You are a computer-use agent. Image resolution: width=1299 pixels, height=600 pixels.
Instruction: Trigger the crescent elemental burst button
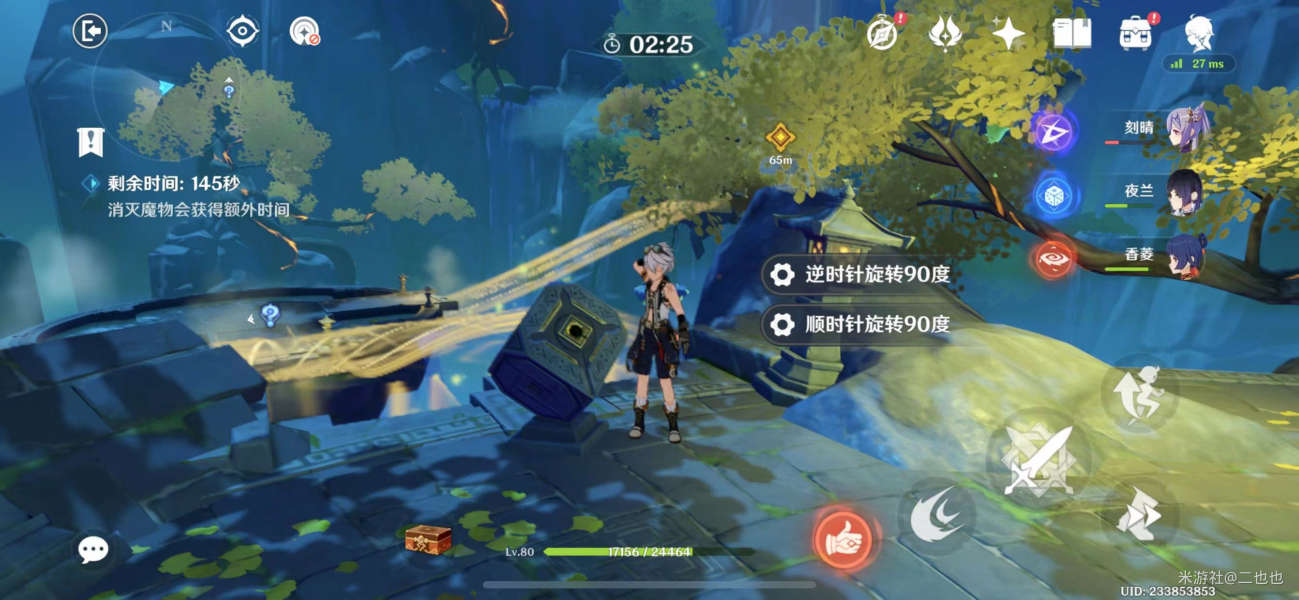935,515
